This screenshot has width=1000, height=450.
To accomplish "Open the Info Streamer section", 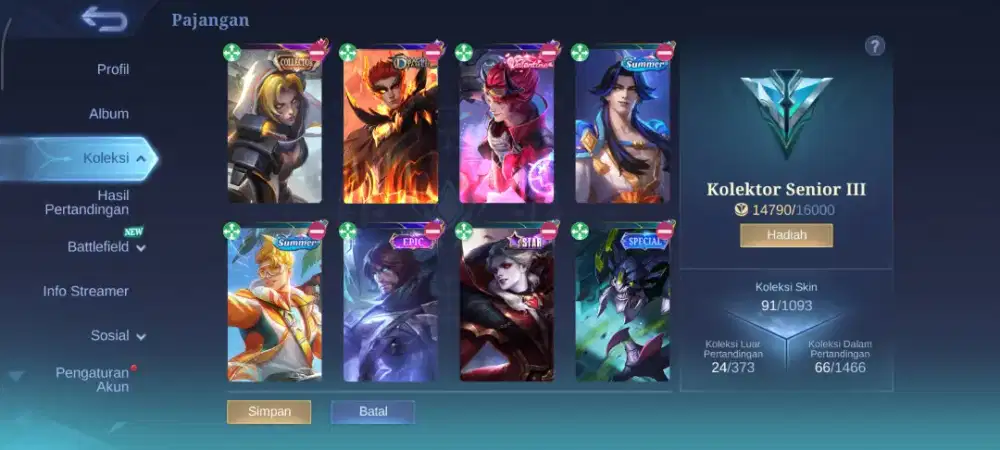I will tap(86, 291).
